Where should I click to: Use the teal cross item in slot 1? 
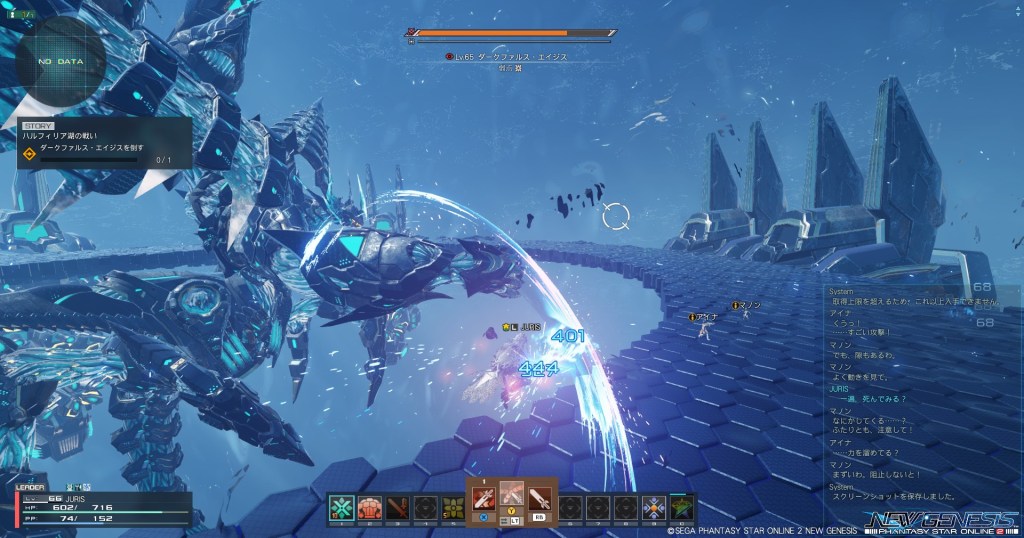click(342, 507)
